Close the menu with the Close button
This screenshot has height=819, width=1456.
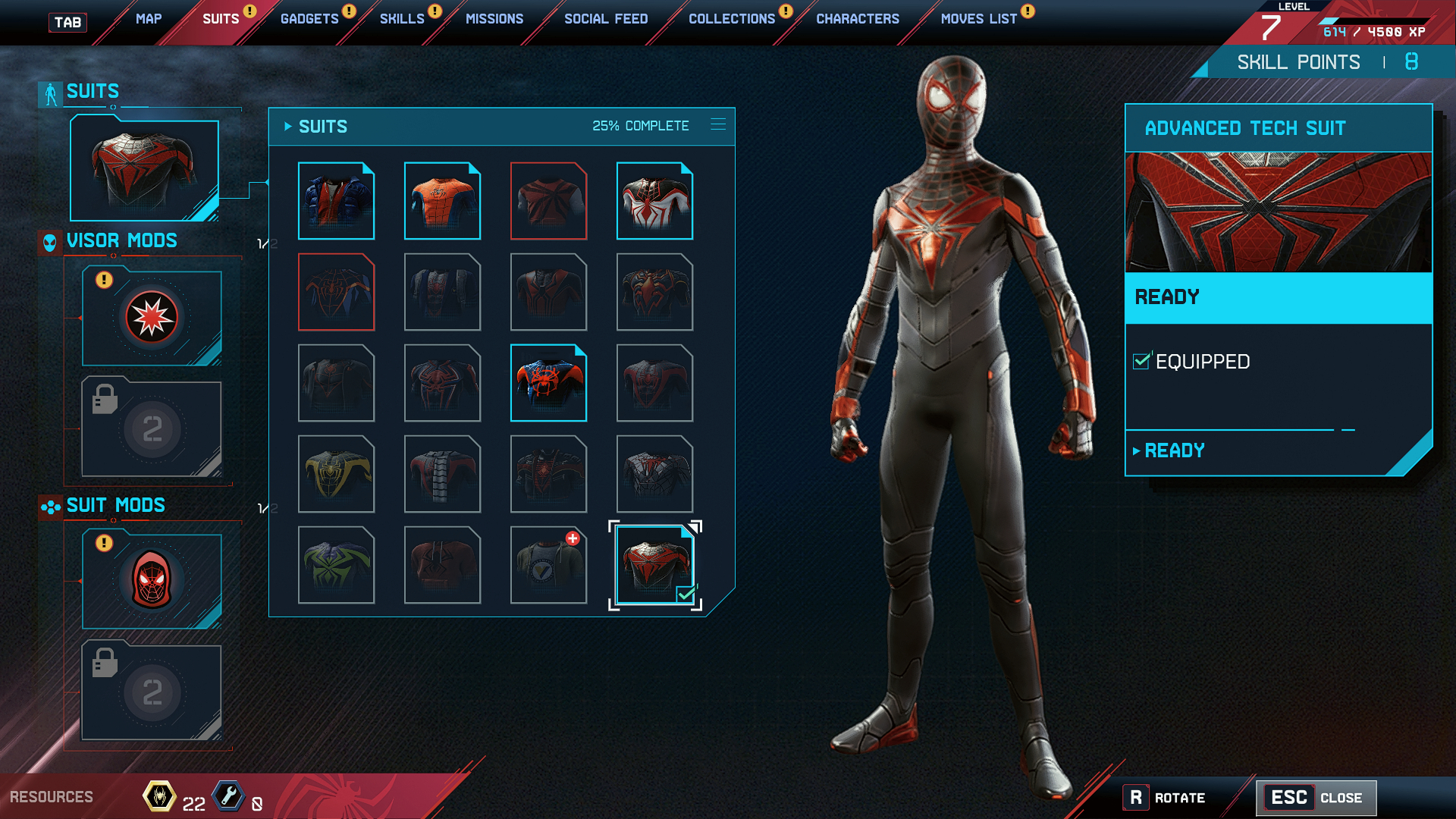[1316, 798]
